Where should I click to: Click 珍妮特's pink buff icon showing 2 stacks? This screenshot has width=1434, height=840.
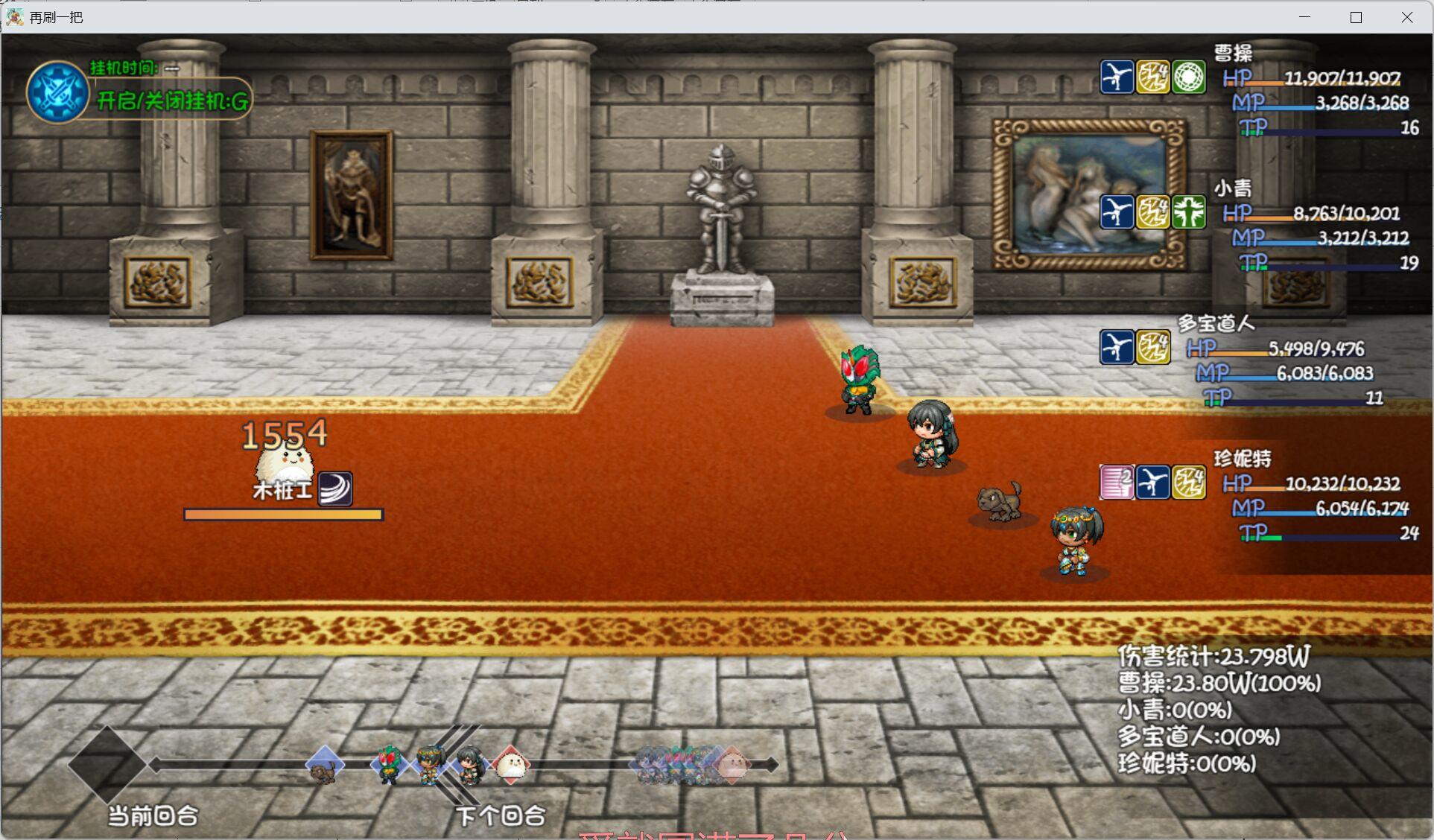click(x=1117, y=482)
